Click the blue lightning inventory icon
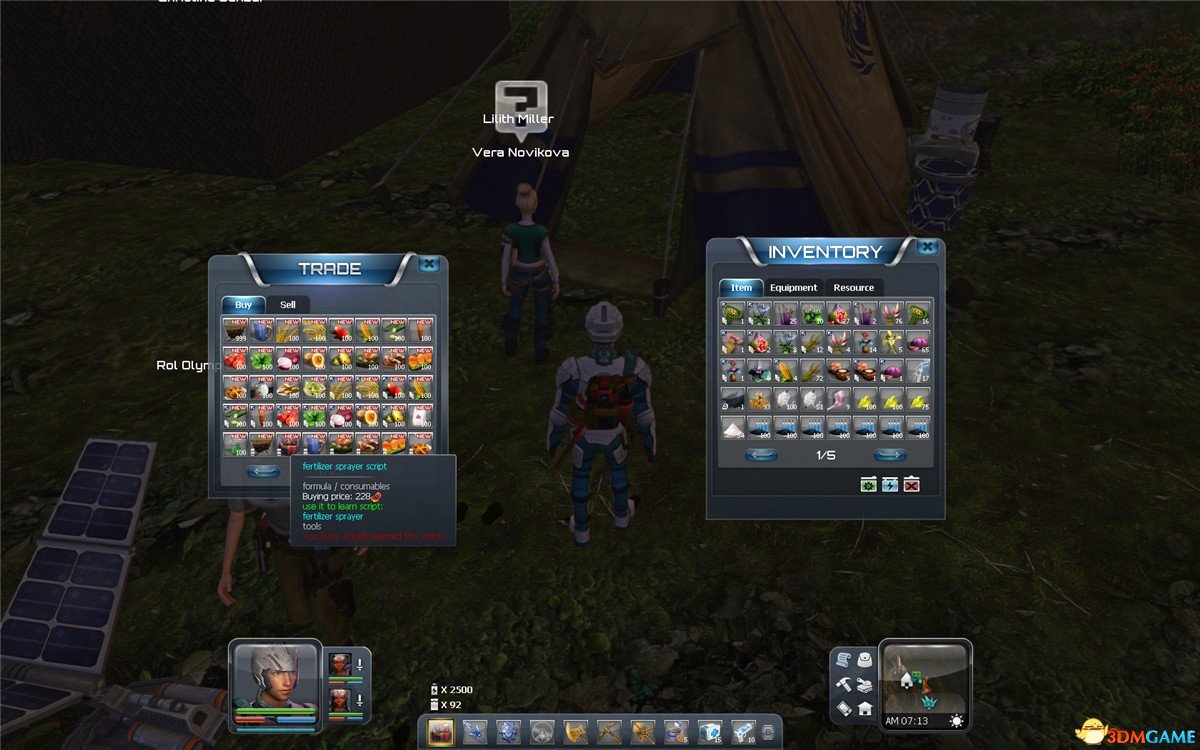The height and width of the screenshot is (750, 1200). click(x=890, y=485)
